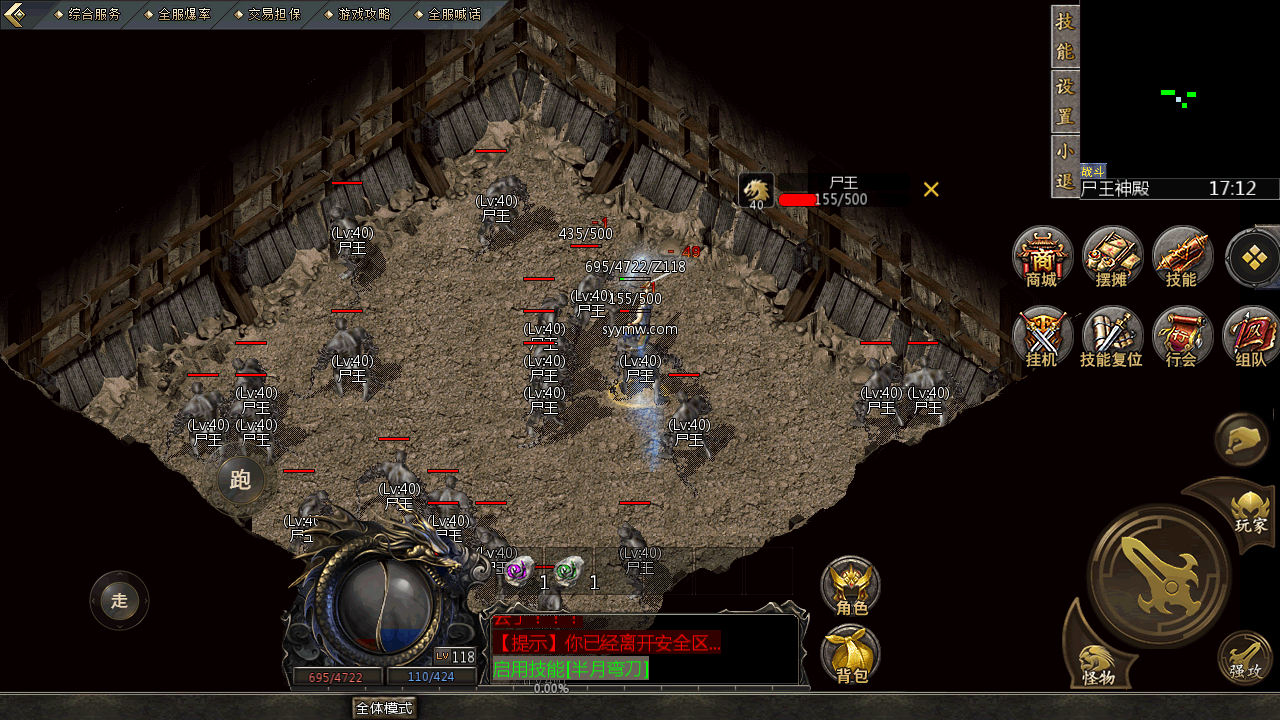The image size is (1280, 720).
Task: Open the 背包 backpack
Action: pyautogui.click(x=851, y=656)
